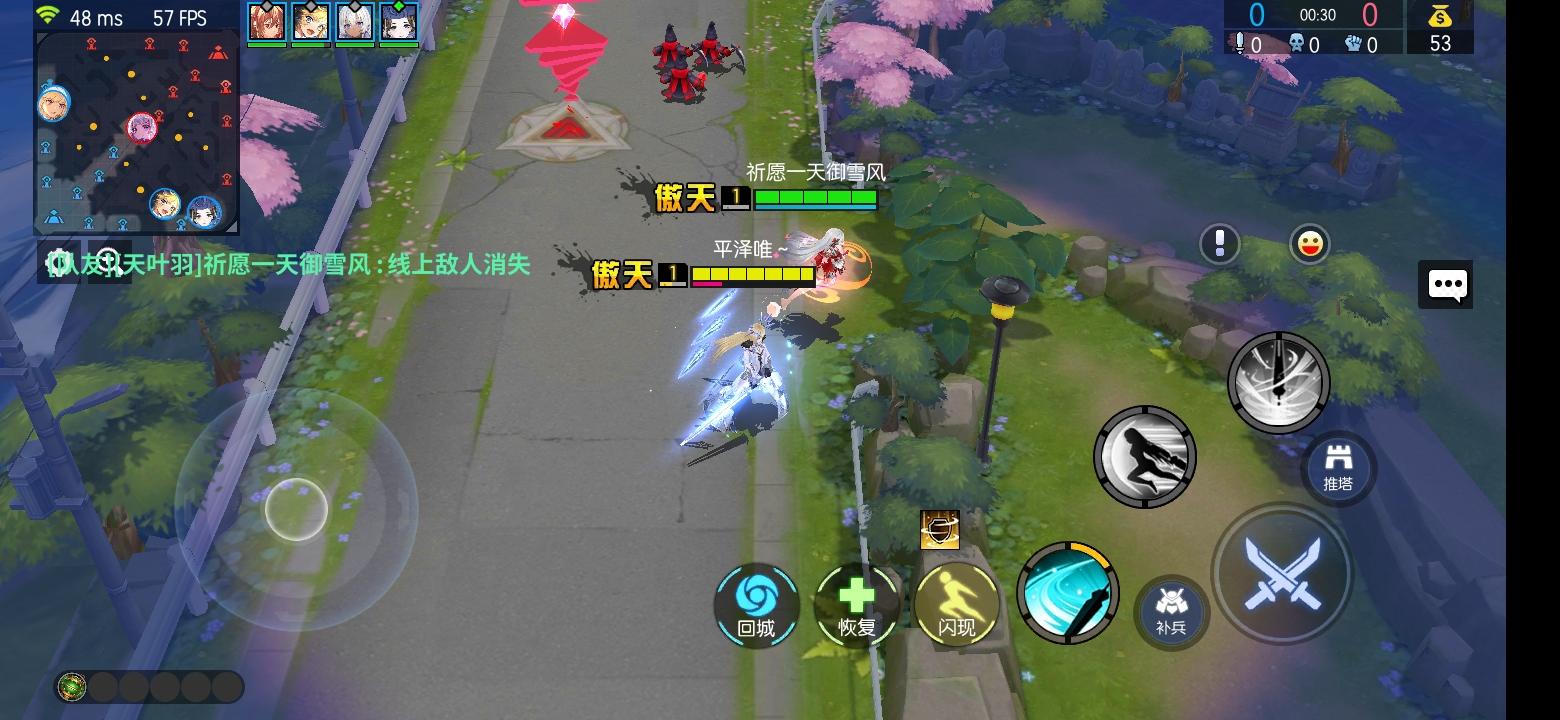Tap the 补兵 samurai helmet icon
This screenshot has height=720, width=1560.
(1170, 611)
